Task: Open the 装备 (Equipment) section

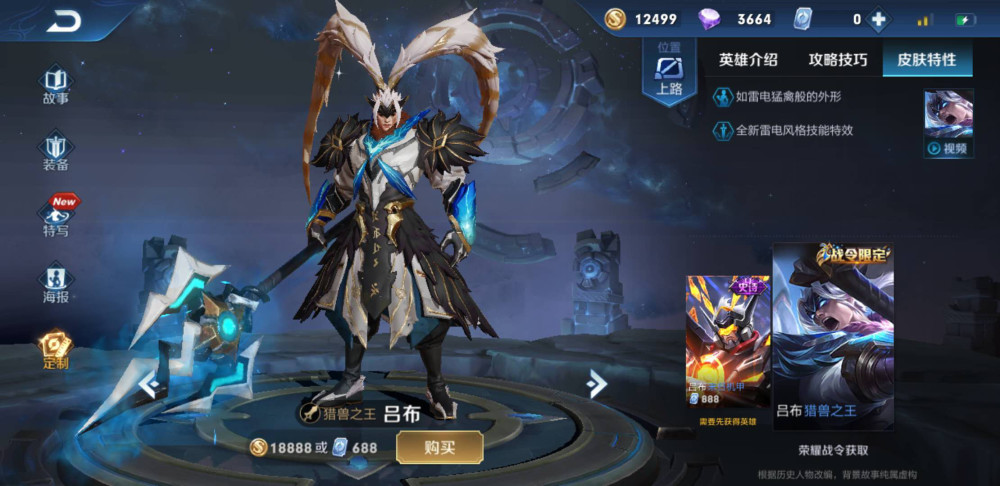Action: click(56, 151)
